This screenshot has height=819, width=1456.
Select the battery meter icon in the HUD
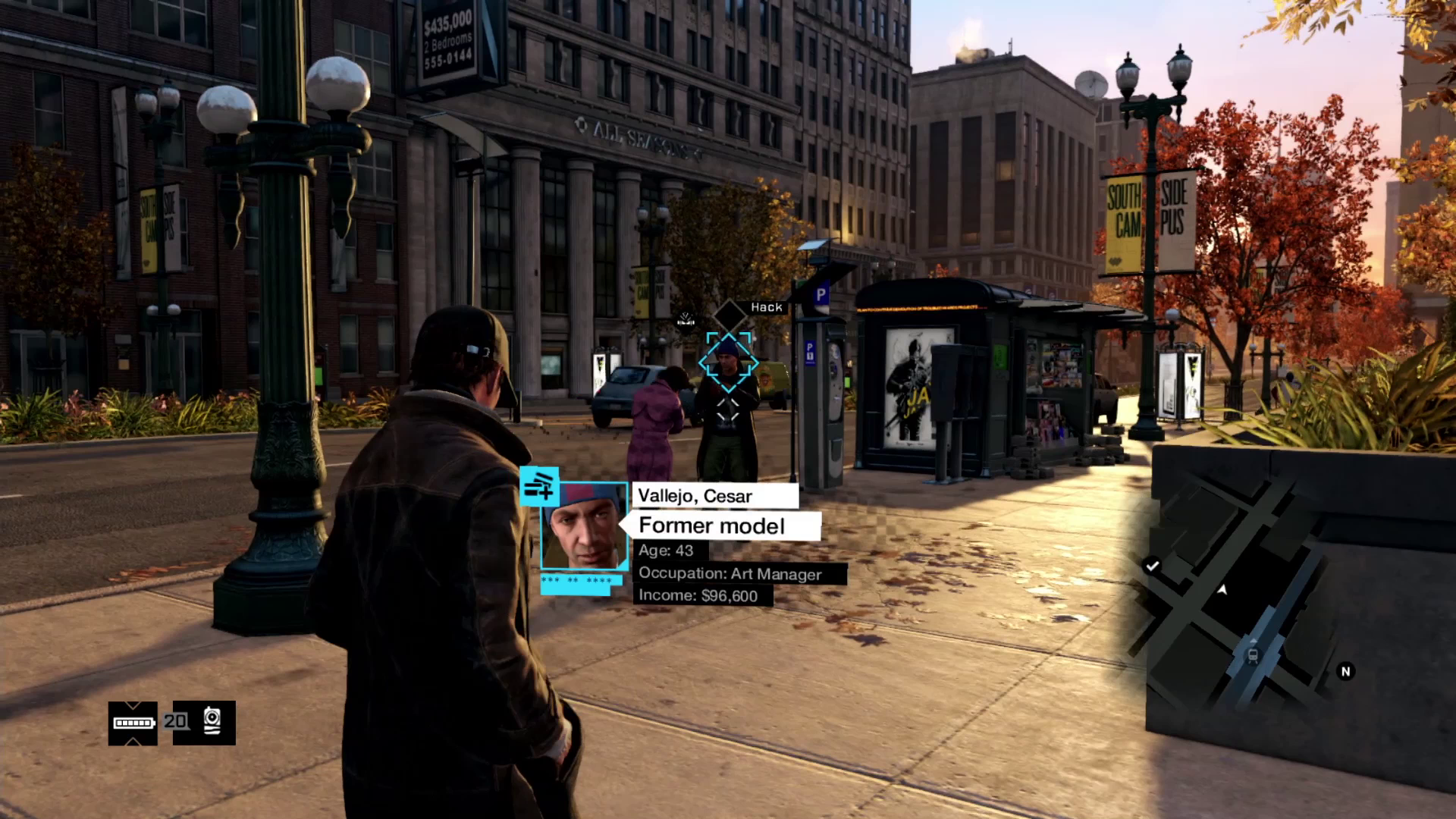[x=133, y=724]
